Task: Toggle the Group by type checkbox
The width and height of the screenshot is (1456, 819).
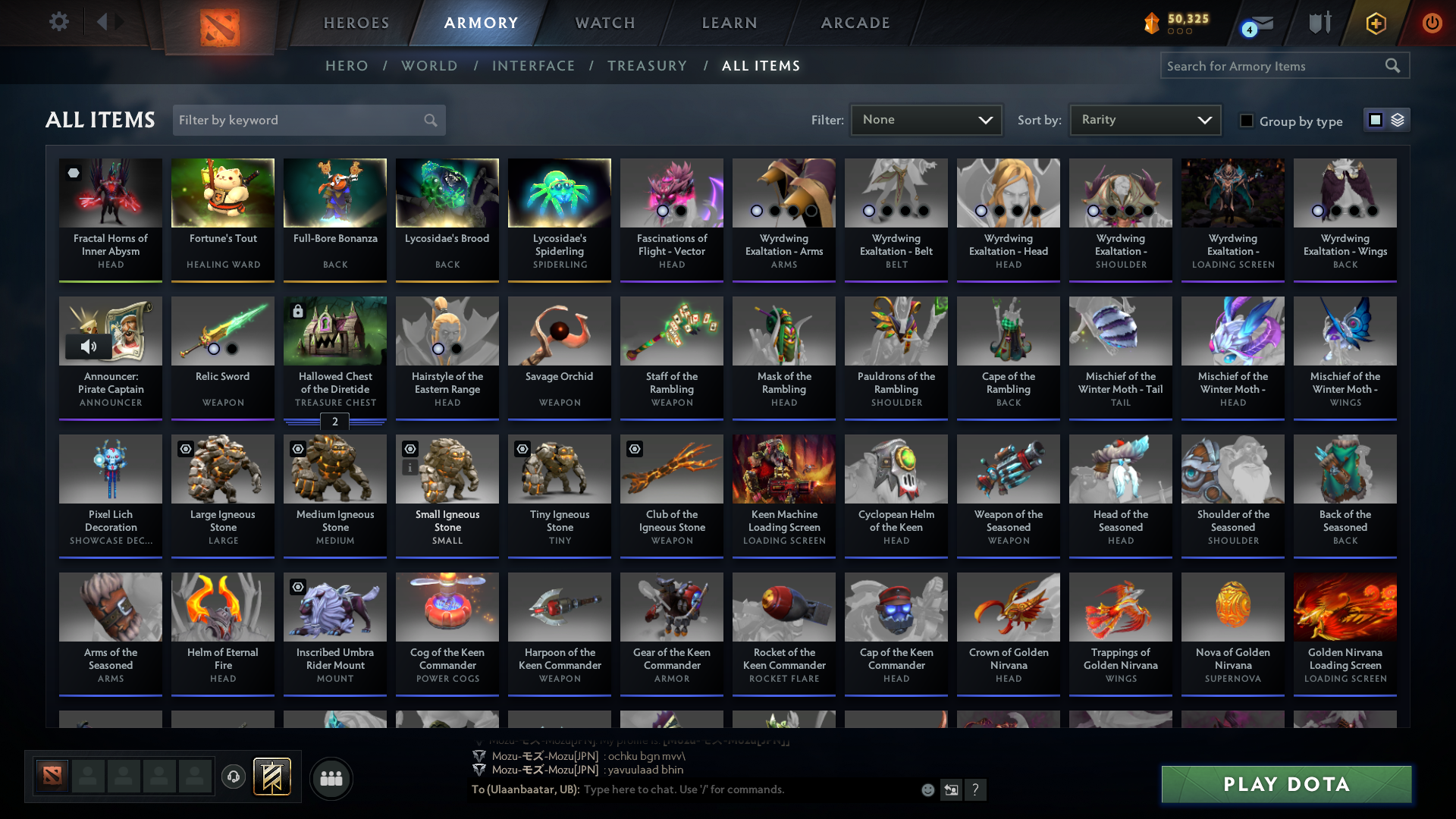Action: (1247, 121)
